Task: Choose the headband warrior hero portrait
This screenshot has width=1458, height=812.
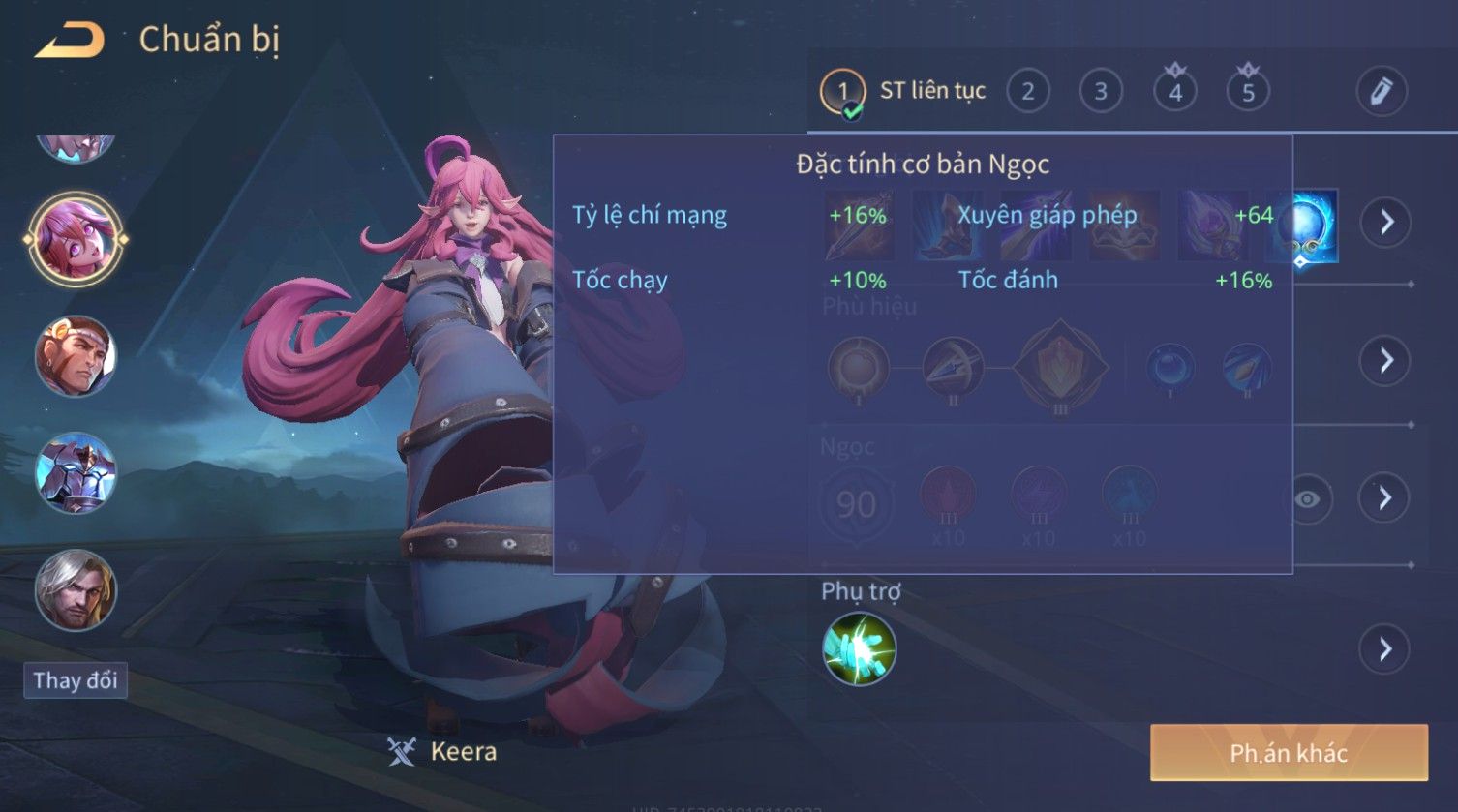Action: [x=76, y=356]
